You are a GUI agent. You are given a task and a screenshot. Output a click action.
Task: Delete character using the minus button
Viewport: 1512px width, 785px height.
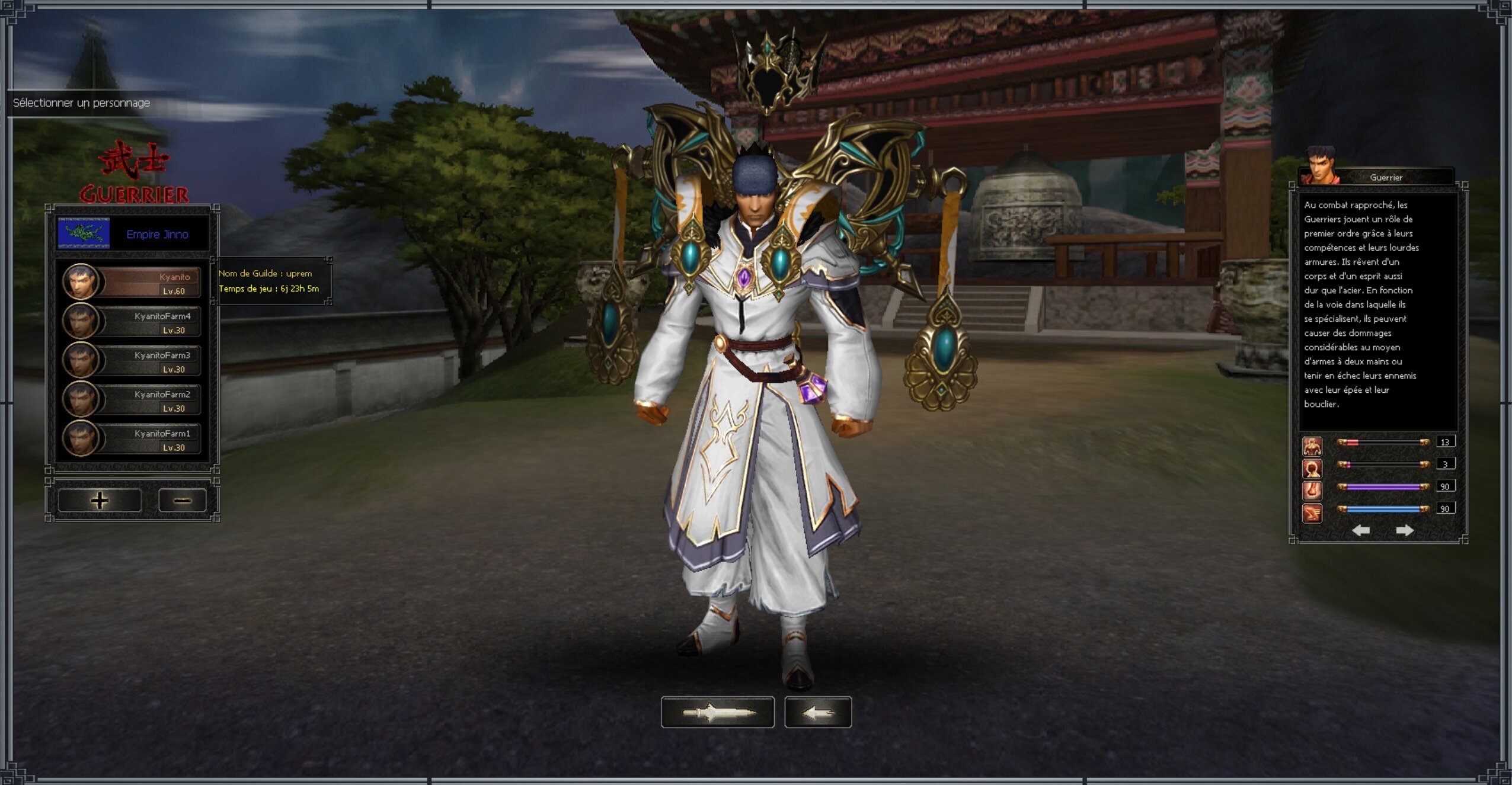182,501
